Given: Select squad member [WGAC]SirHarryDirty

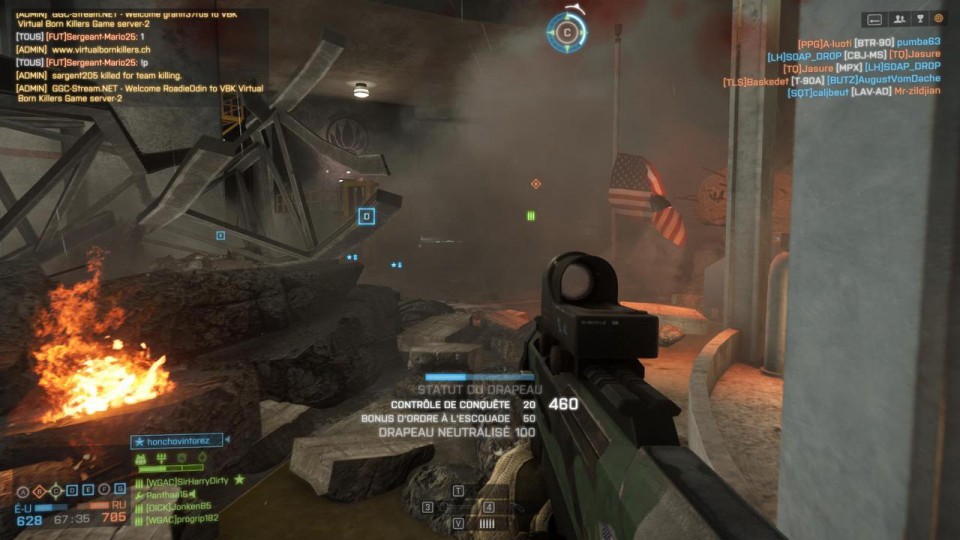Looking at the screenshot, I should click(188, 481).
